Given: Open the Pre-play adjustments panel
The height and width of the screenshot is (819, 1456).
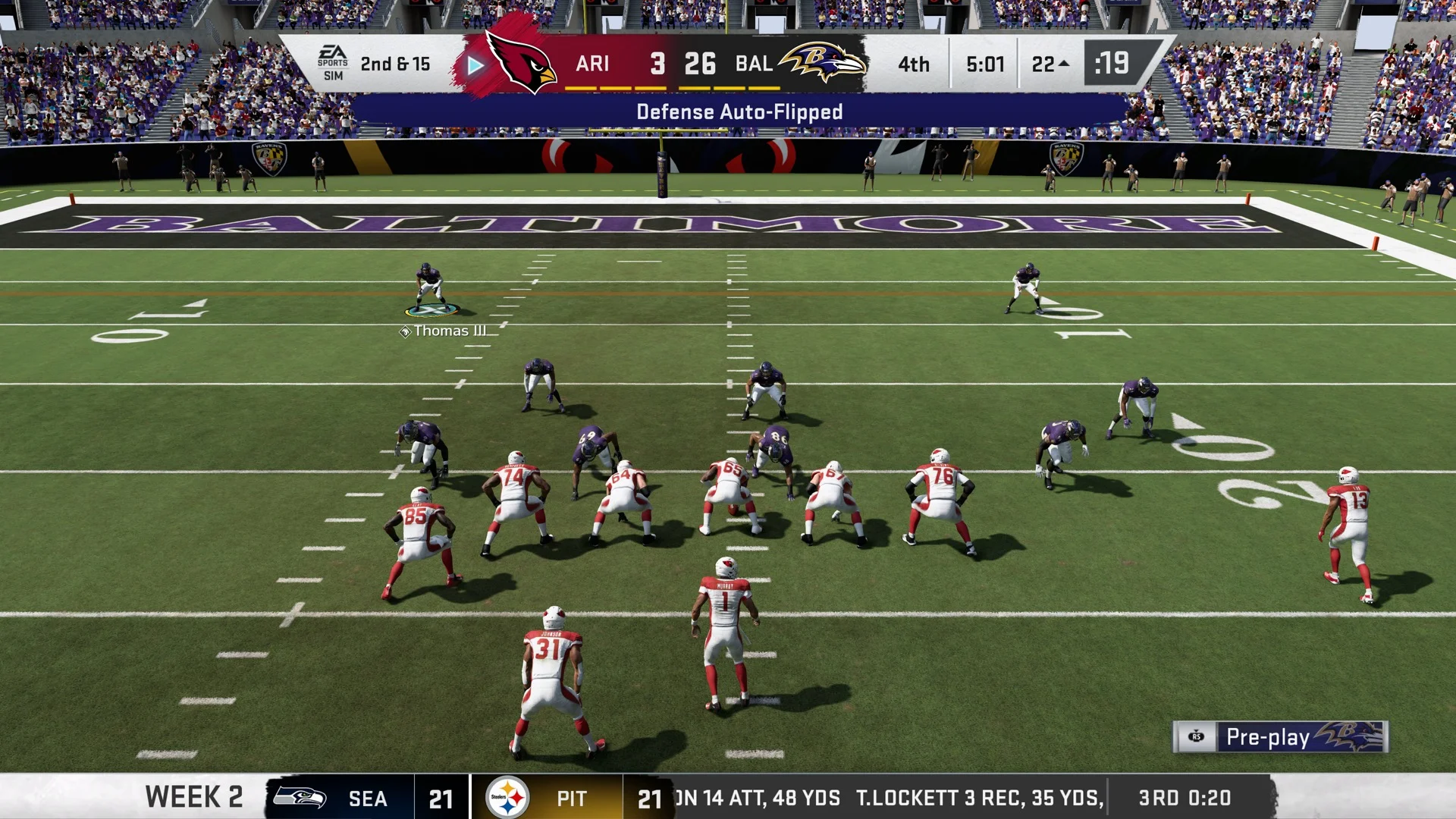Looking at the screenshot, I should tap(1279, 736).
